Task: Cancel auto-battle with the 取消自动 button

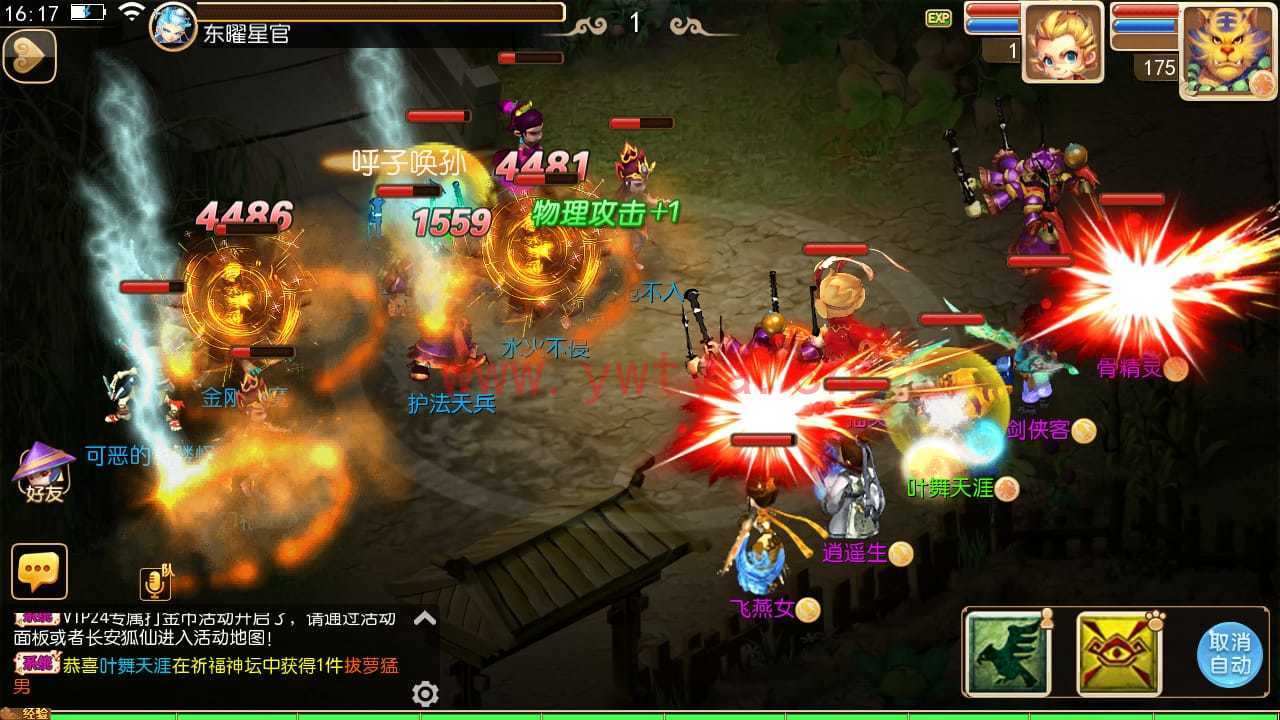Action: (1229, 654)
